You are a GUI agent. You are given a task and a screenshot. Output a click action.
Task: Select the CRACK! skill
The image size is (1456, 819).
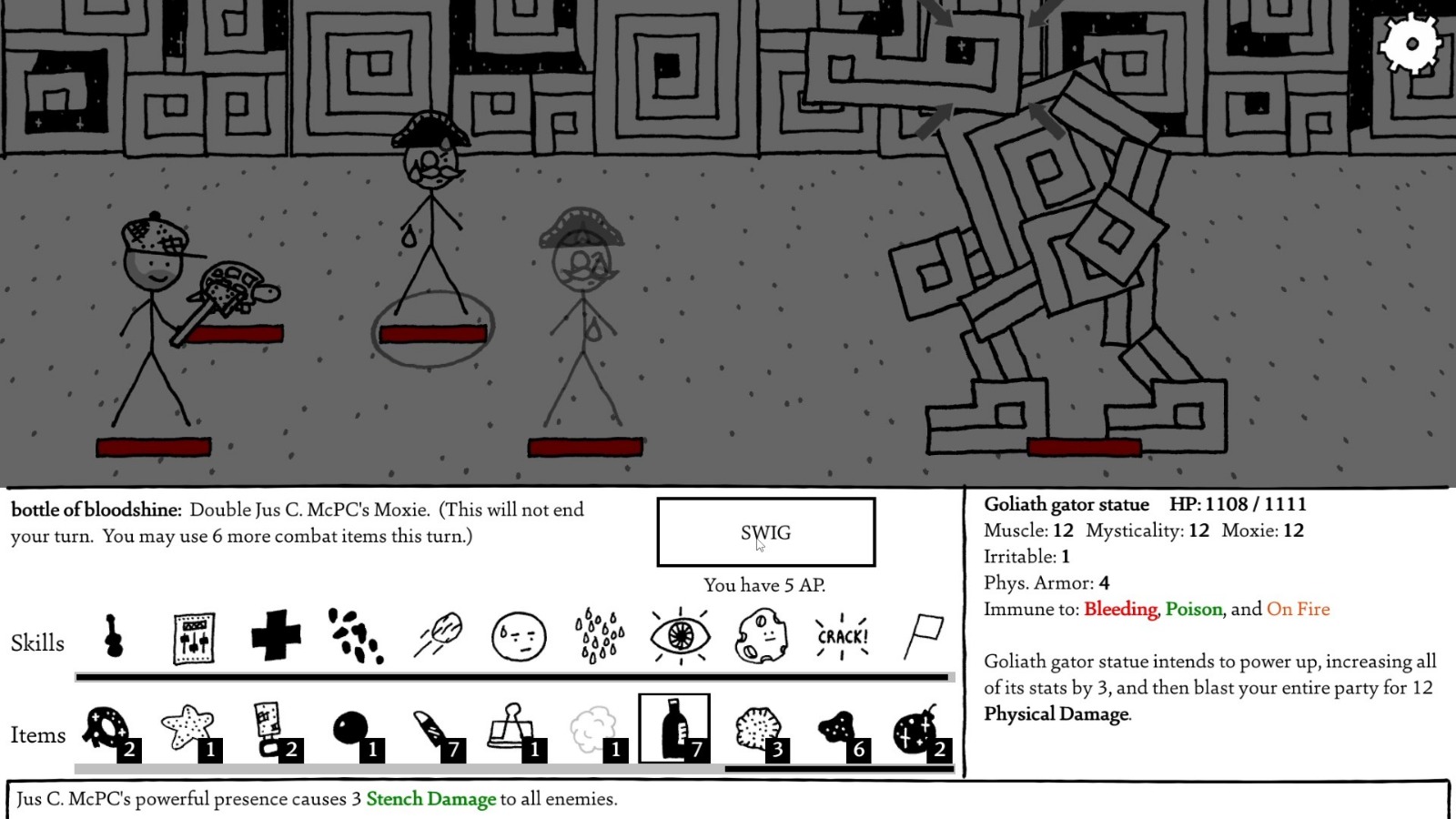(842, 637)
